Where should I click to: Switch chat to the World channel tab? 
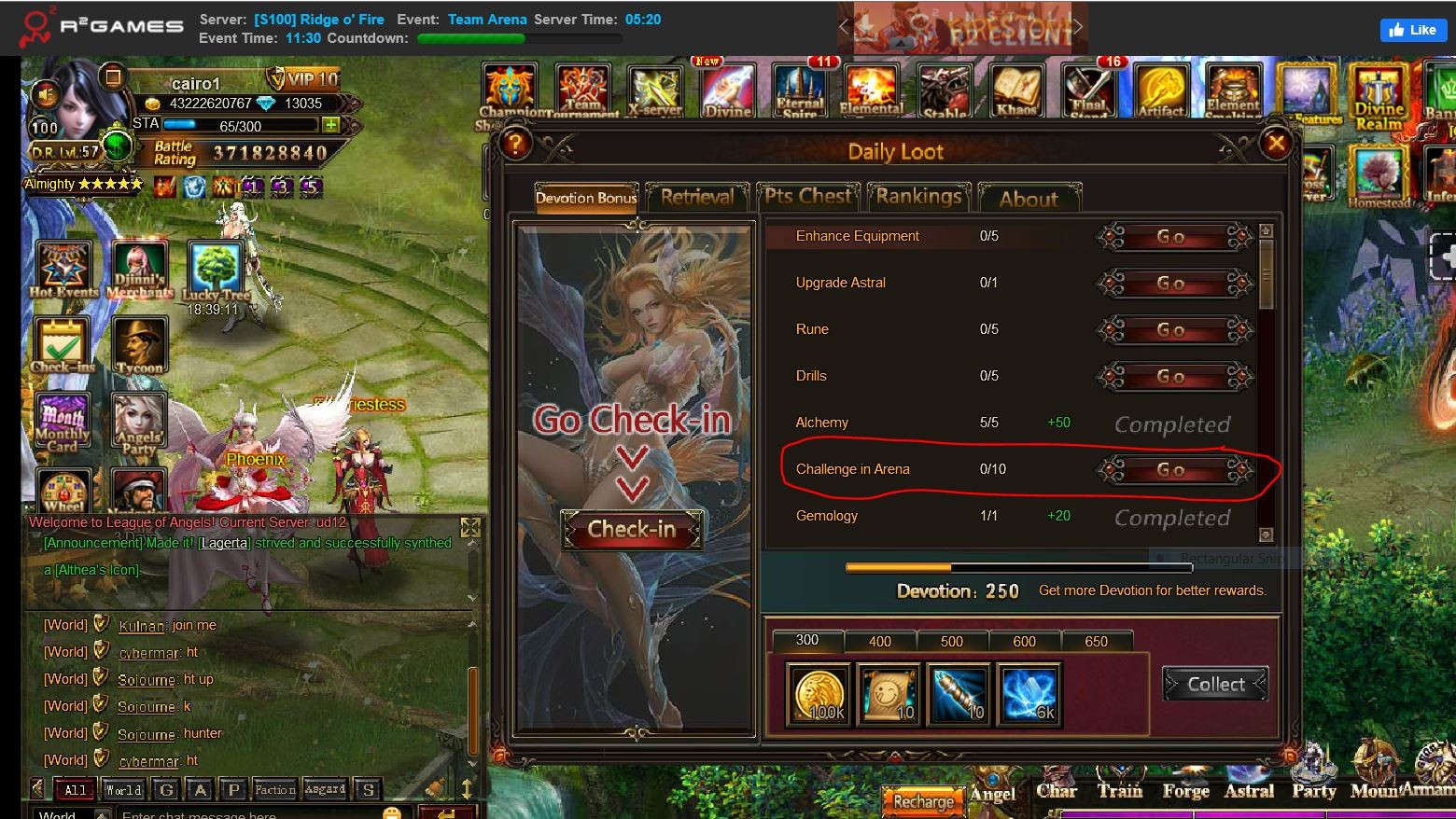click(123, 790)
